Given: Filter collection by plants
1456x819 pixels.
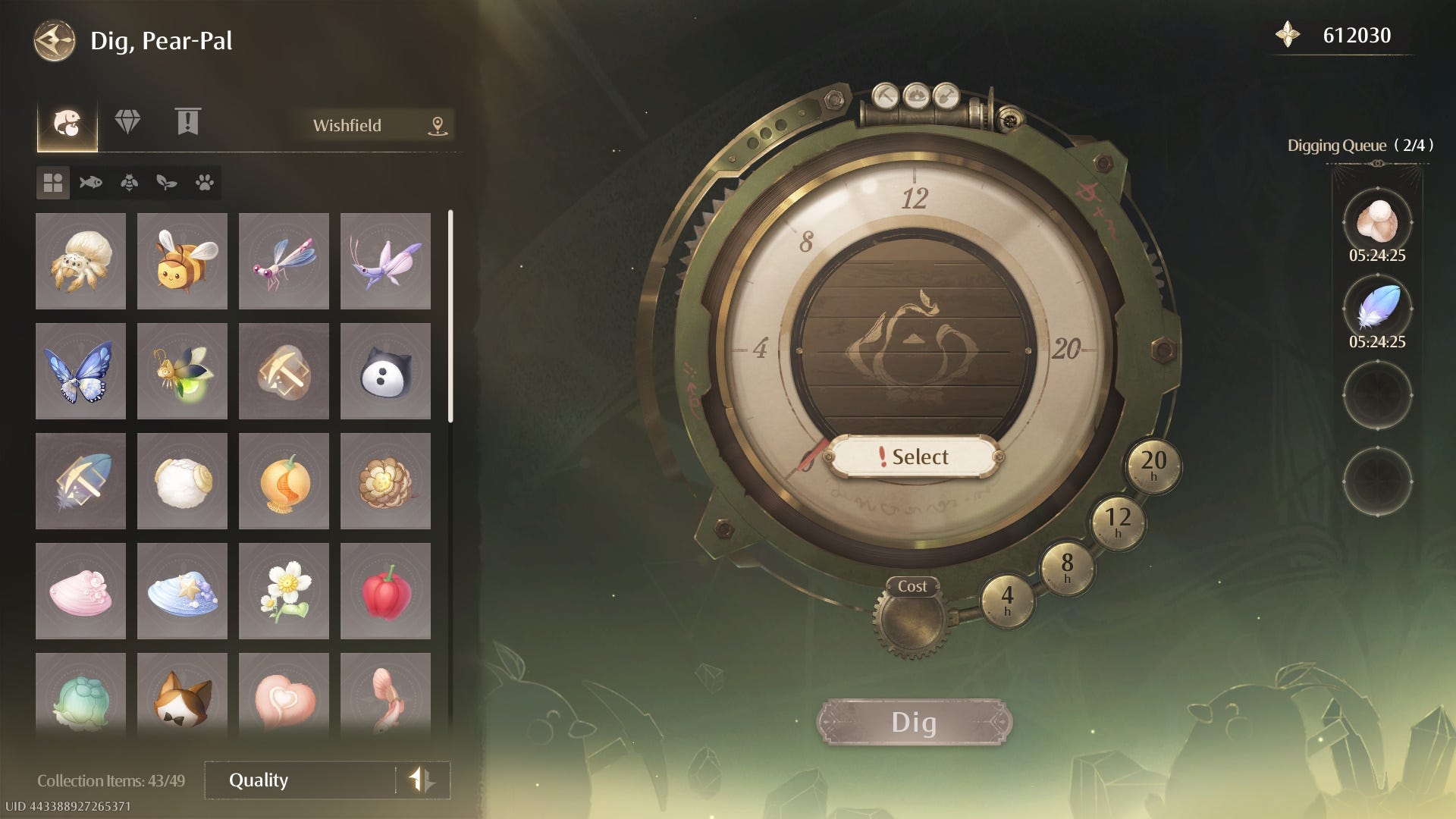Looking at the screenshot, I should coord(167,183).
